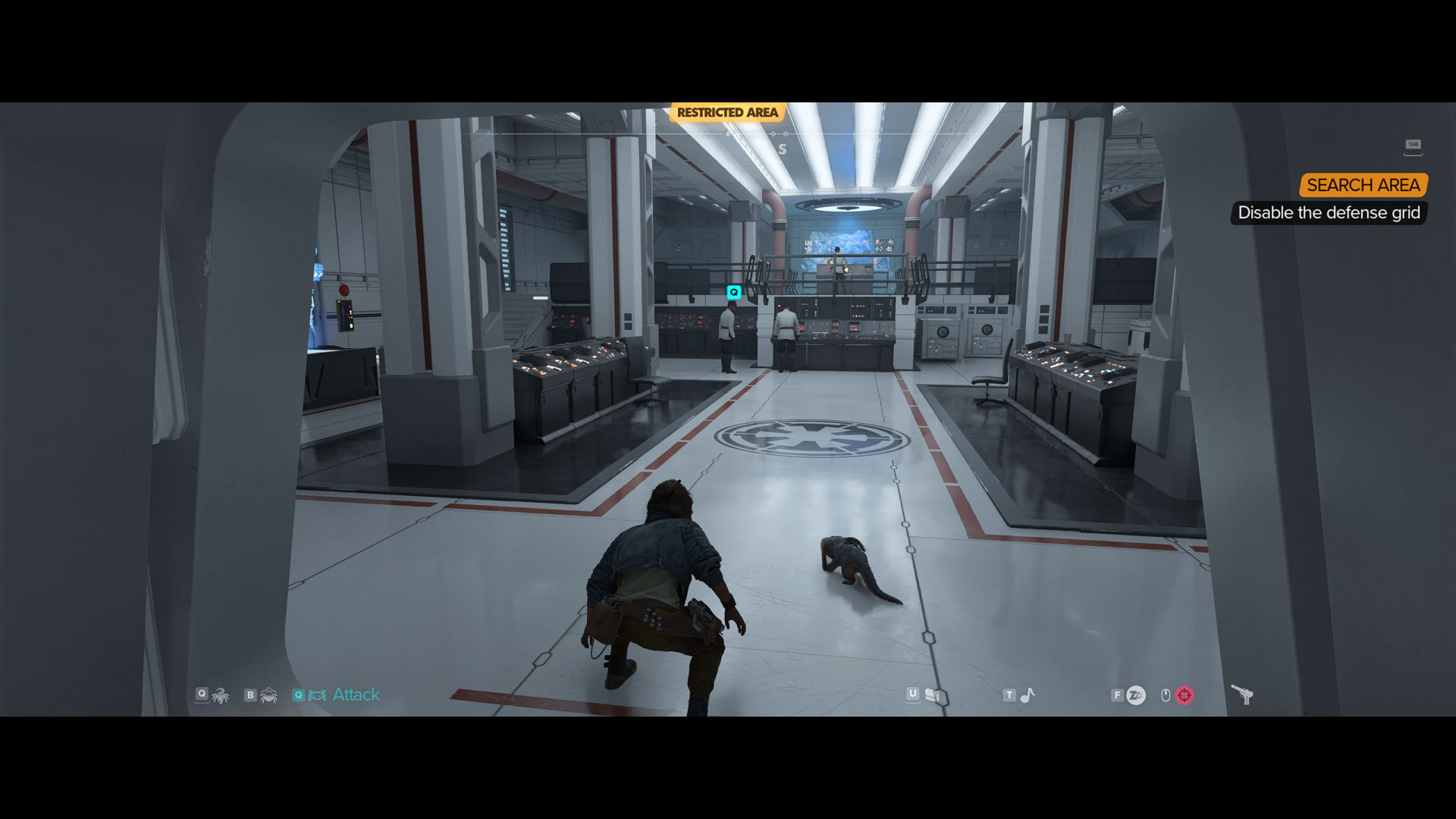Click the compass S heading marker

(782, 149)
